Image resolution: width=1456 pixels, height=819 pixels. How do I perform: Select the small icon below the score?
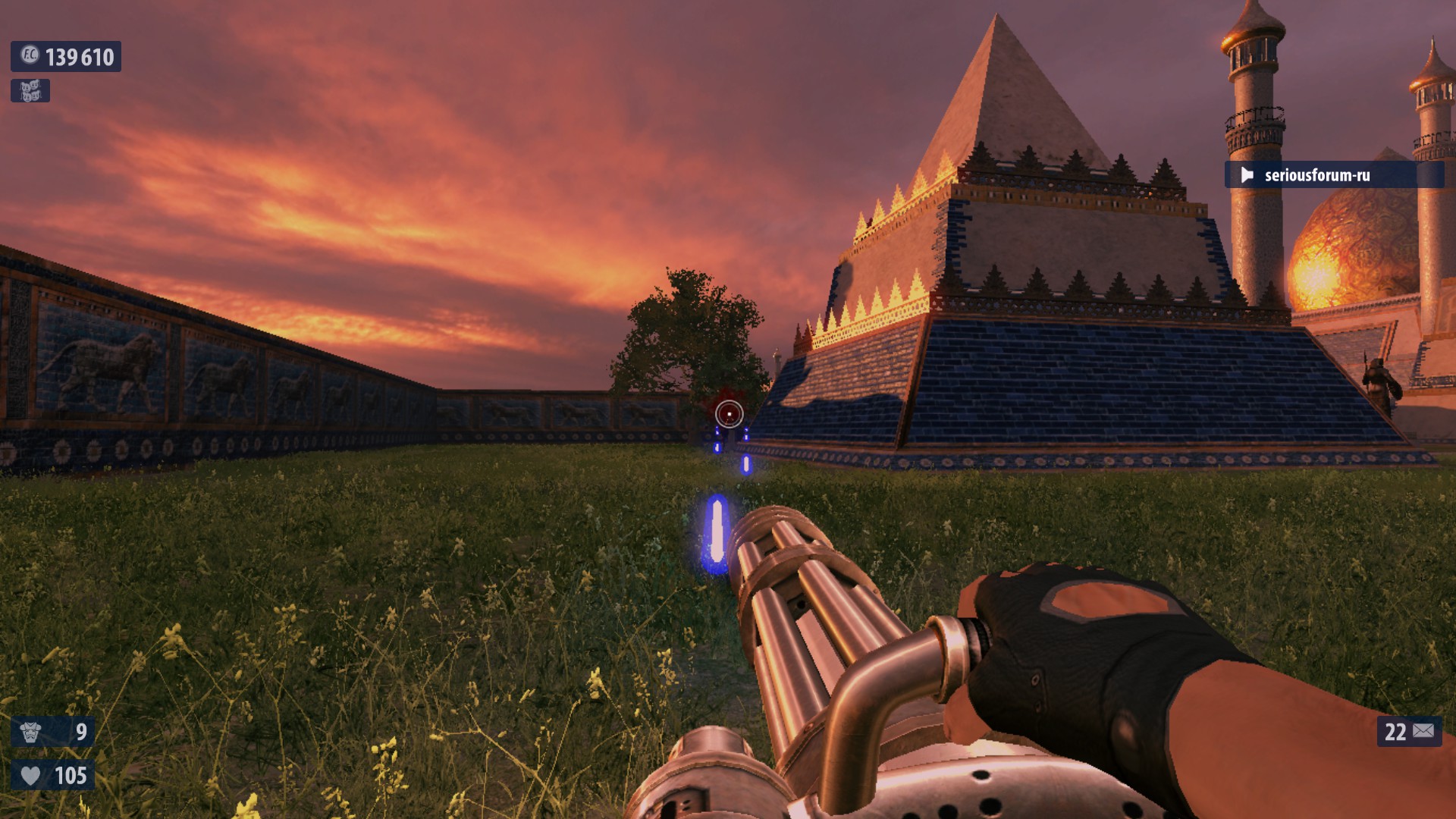tap(30, 91)
